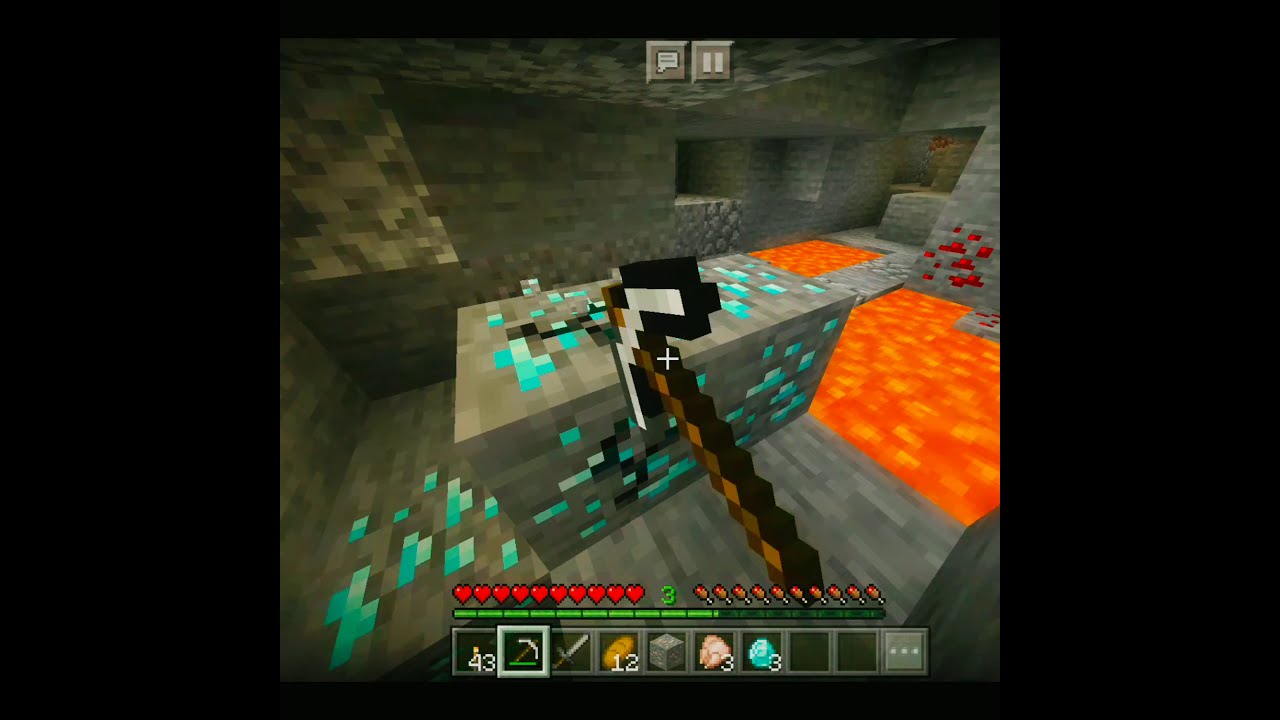Image resolution: width=1280 pixels, height=720 pixels.
Task: Tap the last empty hotbar slot
Action: point(855,650)
